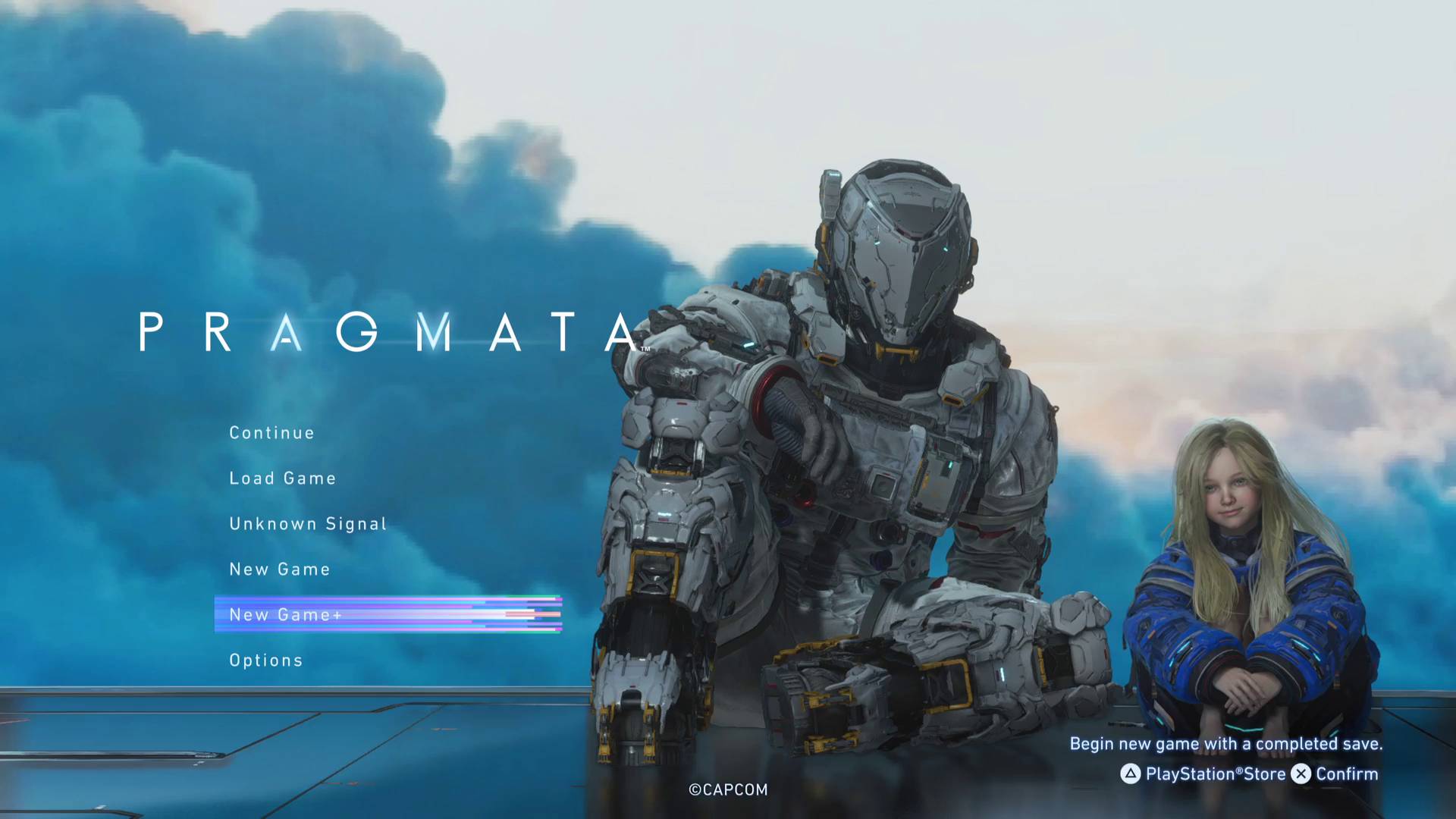Click the ©CAPCOM copyright text
The width and height of the screenshot is (1456, 819).
pyautogui.click(x=727, y=789)
